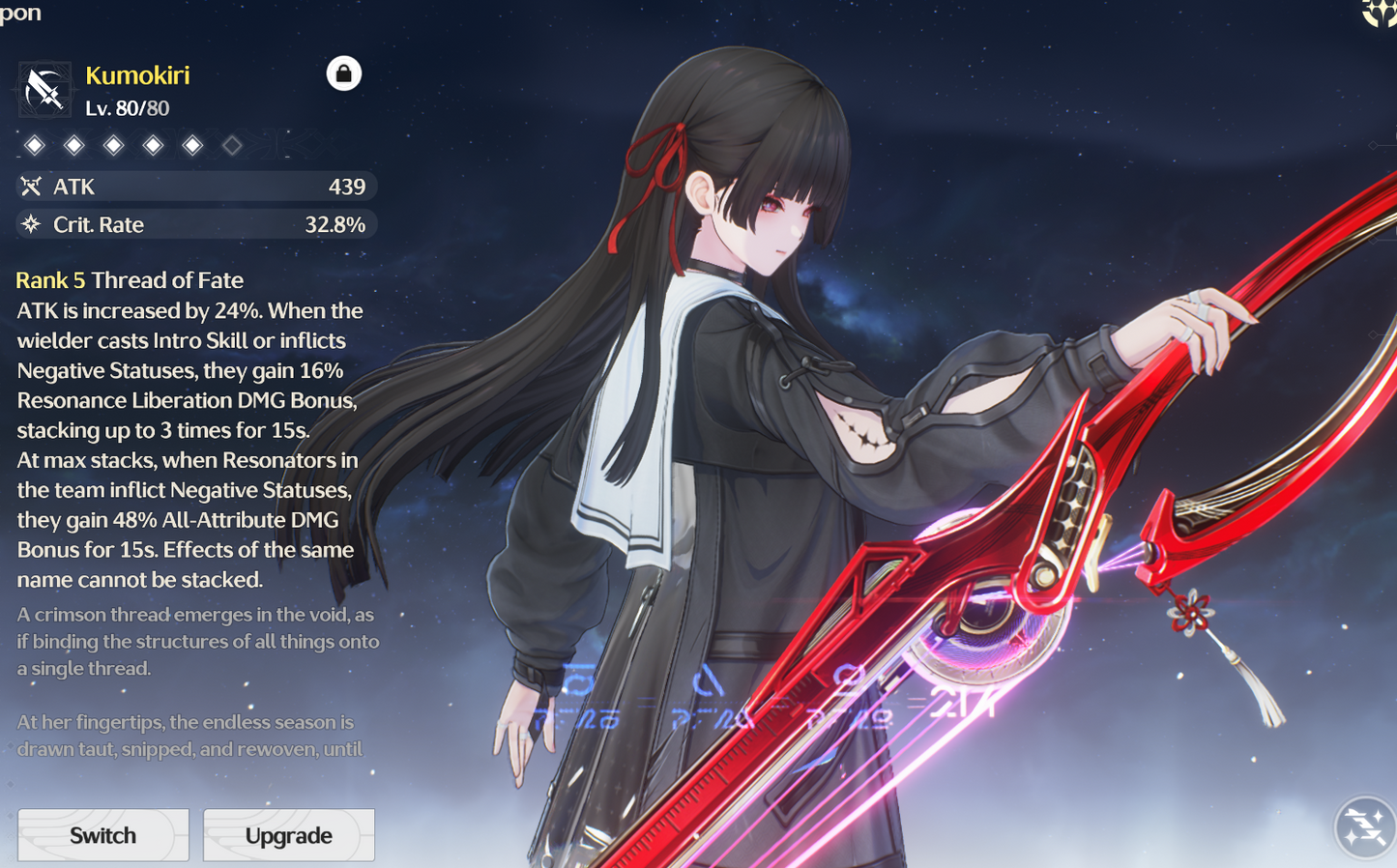Select the Kumokiri name heading
This screenshot has width=1397, height=868.
pyautogui.click(x=137, y=75)
